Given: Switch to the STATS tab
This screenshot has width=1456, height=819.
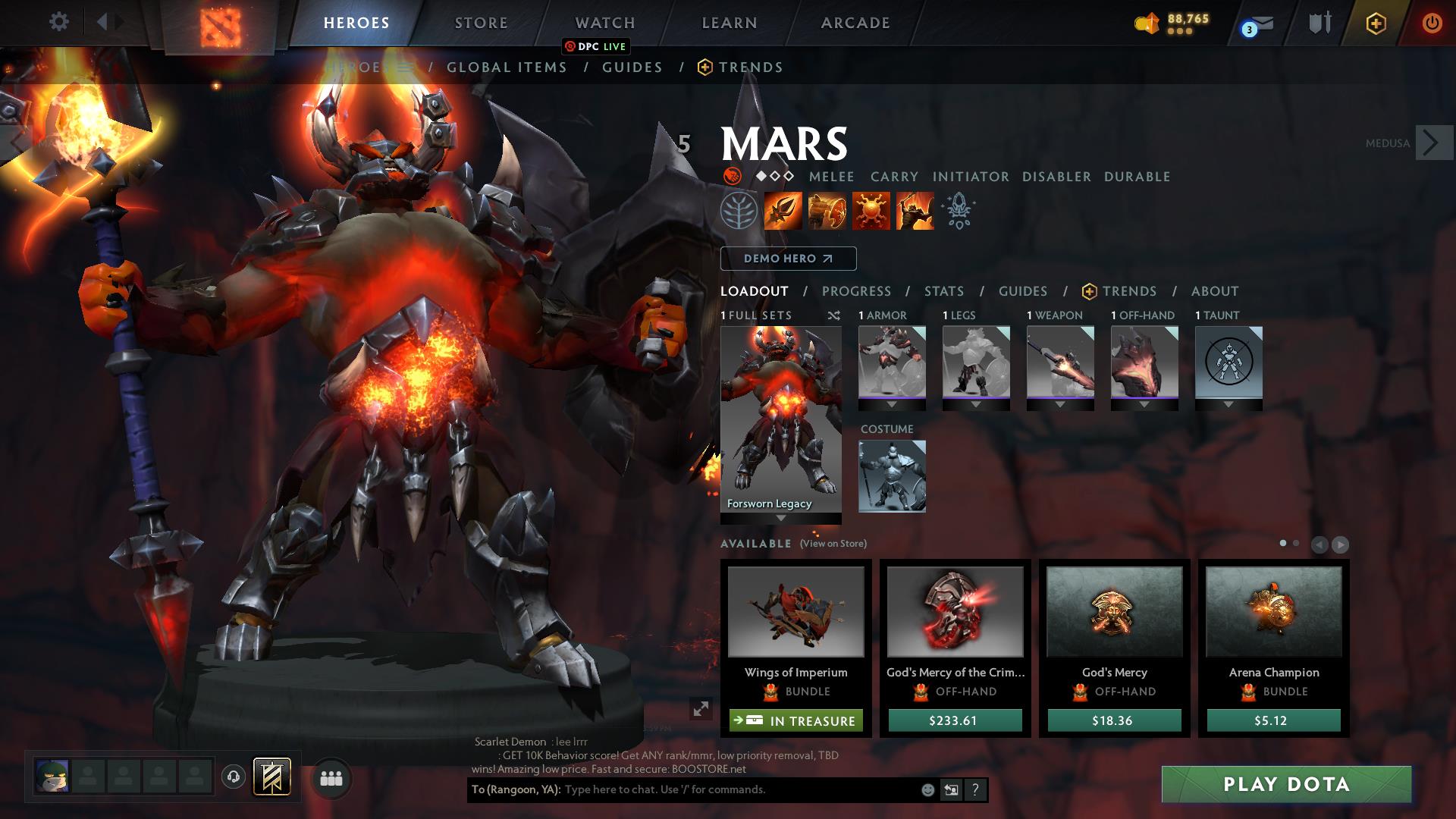Looking at the screenshot, I should click(x=943, y=290).
